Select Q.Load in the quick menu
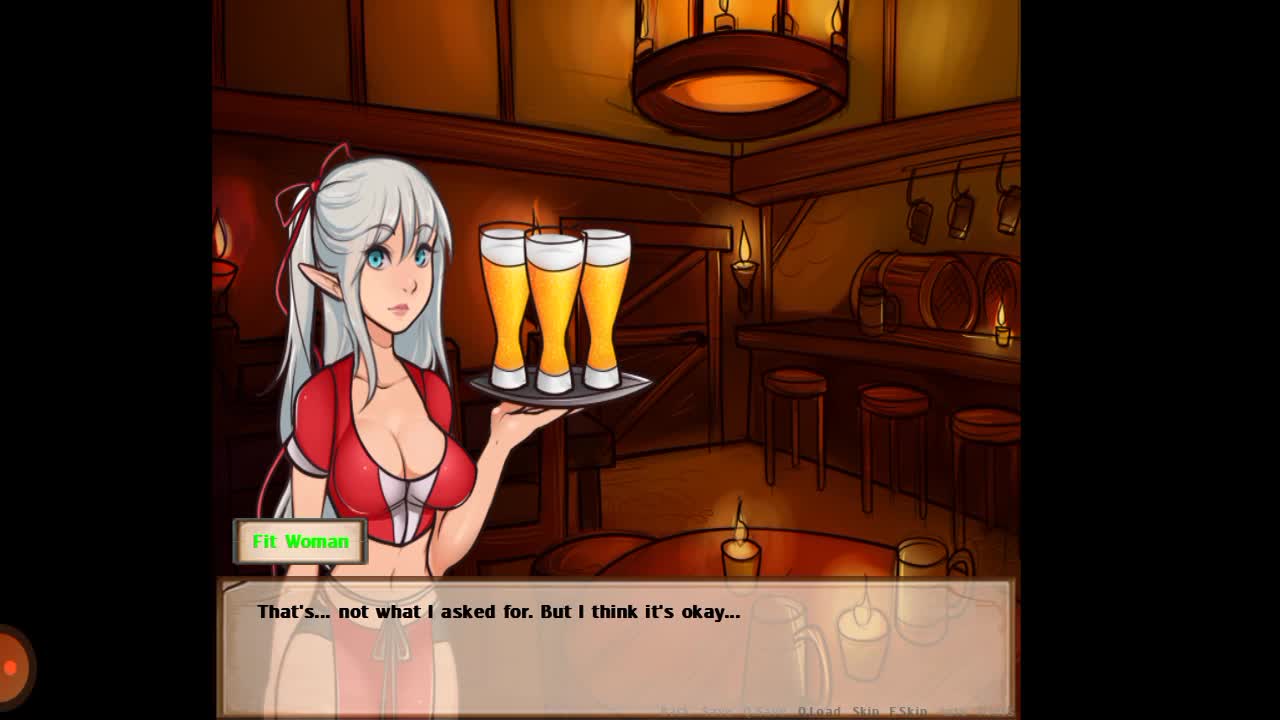The width and height of the screenshot is (1280, 720). 819,711
